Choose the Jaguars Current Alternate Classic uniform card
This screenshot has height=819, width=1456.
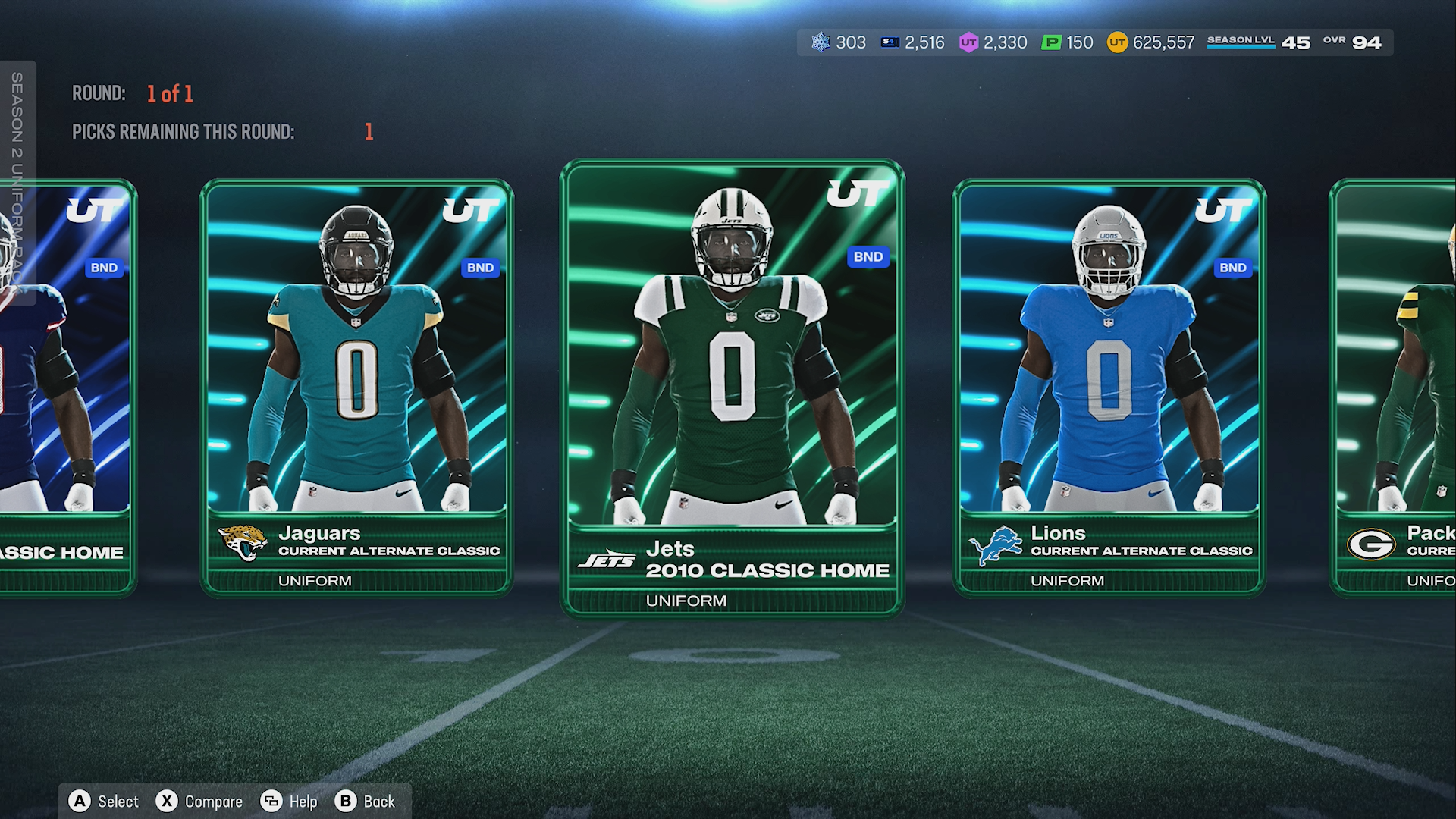pyautogui.click(x=356, y=387)
